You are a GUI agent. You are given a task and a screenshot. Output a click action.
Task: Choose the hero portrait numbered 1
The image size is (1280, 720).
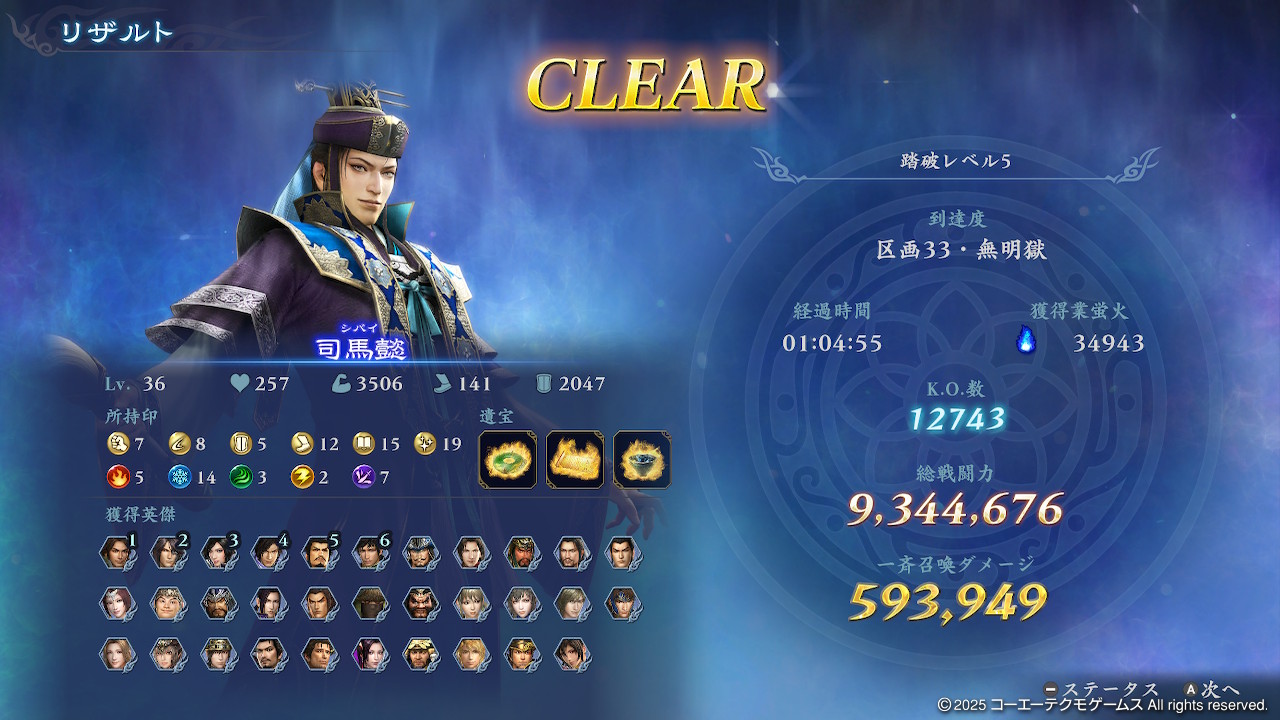coord(118,553)
